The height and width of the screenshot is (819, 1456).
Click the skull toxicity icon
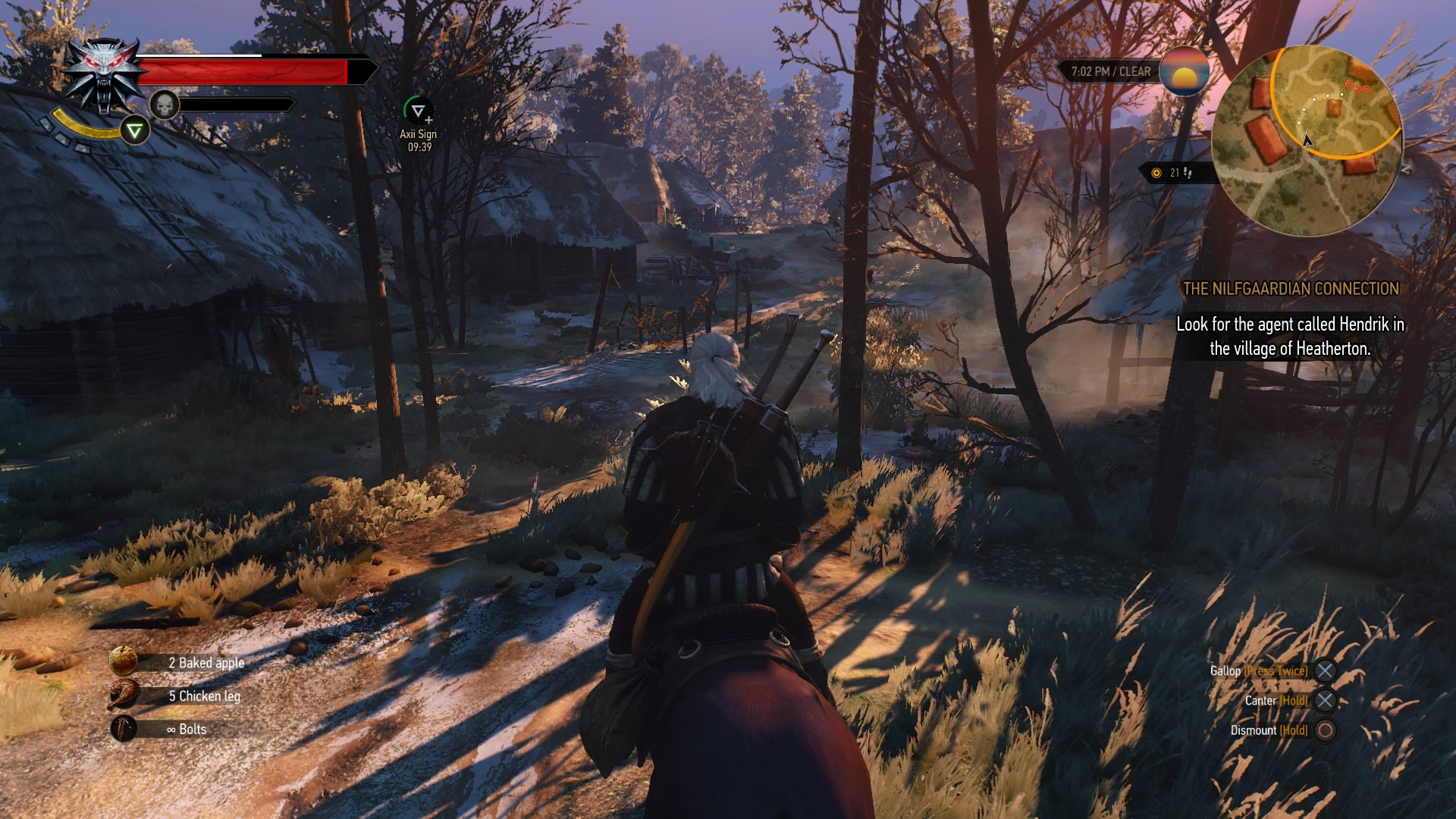164,105
